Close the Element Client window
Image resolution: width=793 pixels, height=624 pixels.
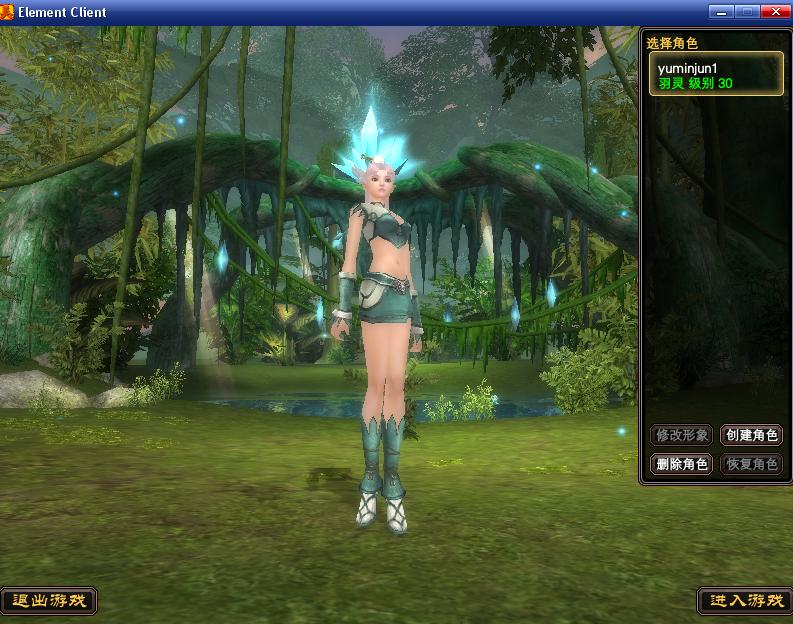[x=775, y=11]
